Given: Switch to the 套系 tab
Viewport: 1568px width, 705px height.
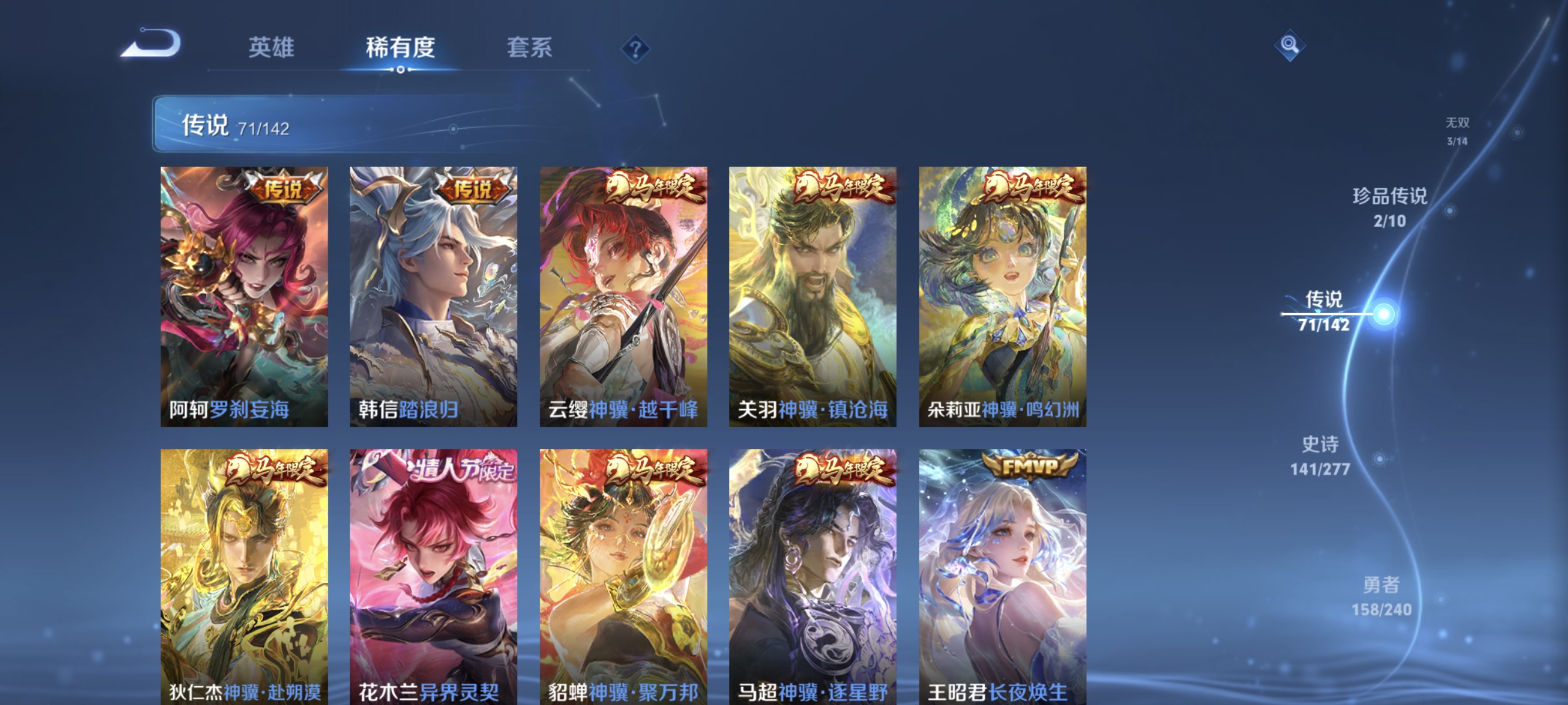Looking at the screenshot, I should pos(530,49).
